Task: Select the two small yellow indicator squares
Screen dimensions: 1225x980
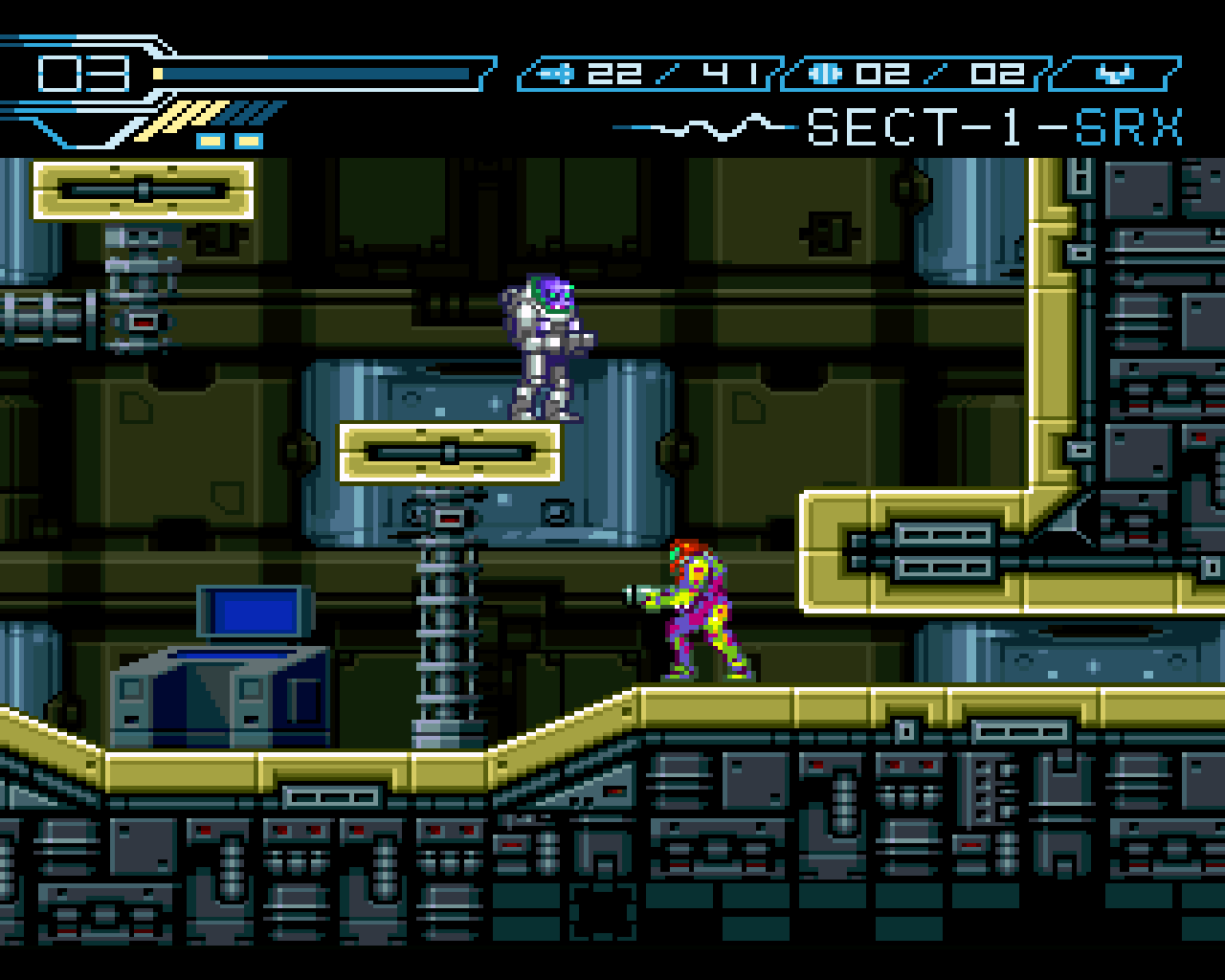Action: [x=230, y=141]
